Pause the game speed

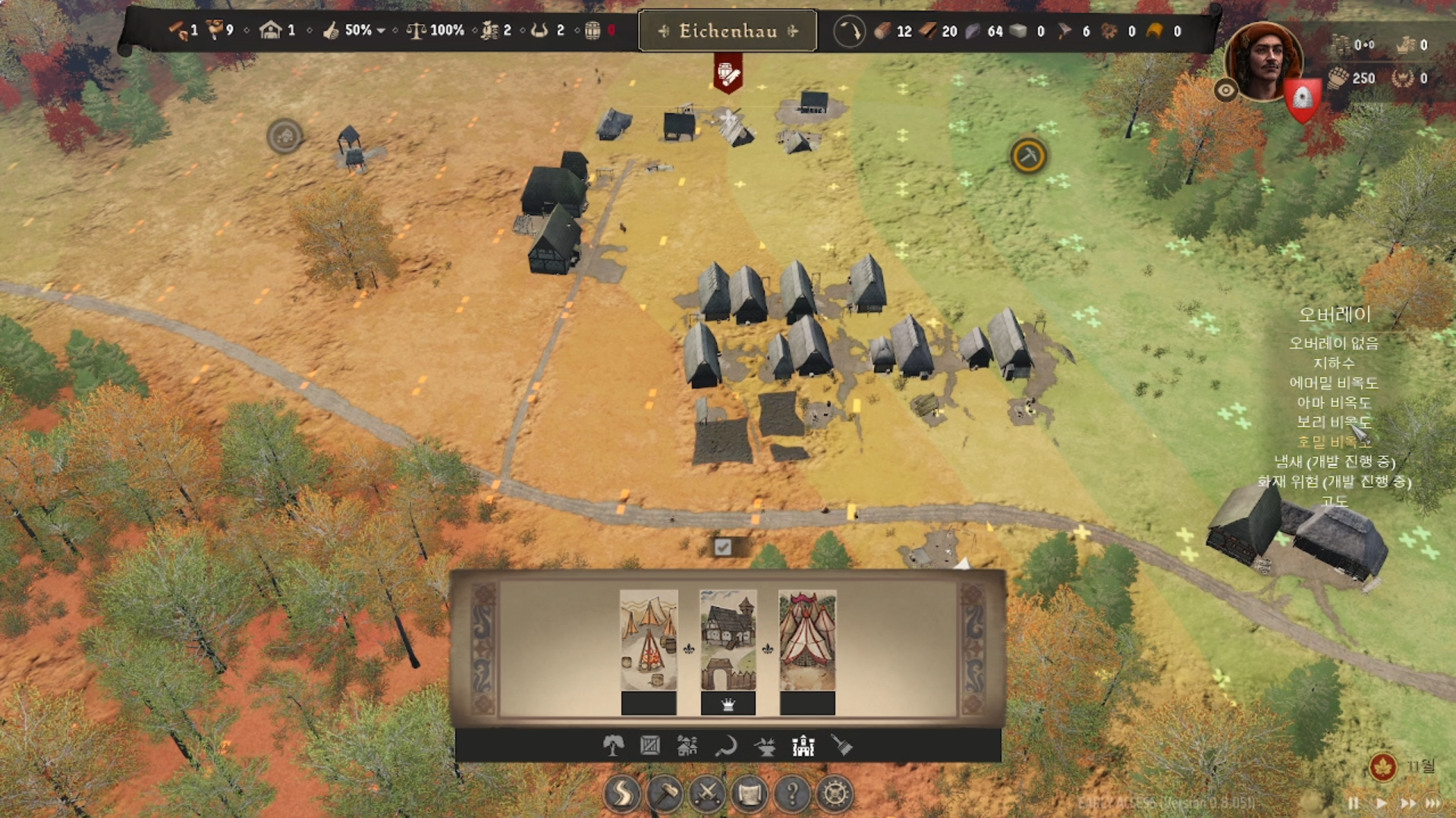[x=1354, y=803]
